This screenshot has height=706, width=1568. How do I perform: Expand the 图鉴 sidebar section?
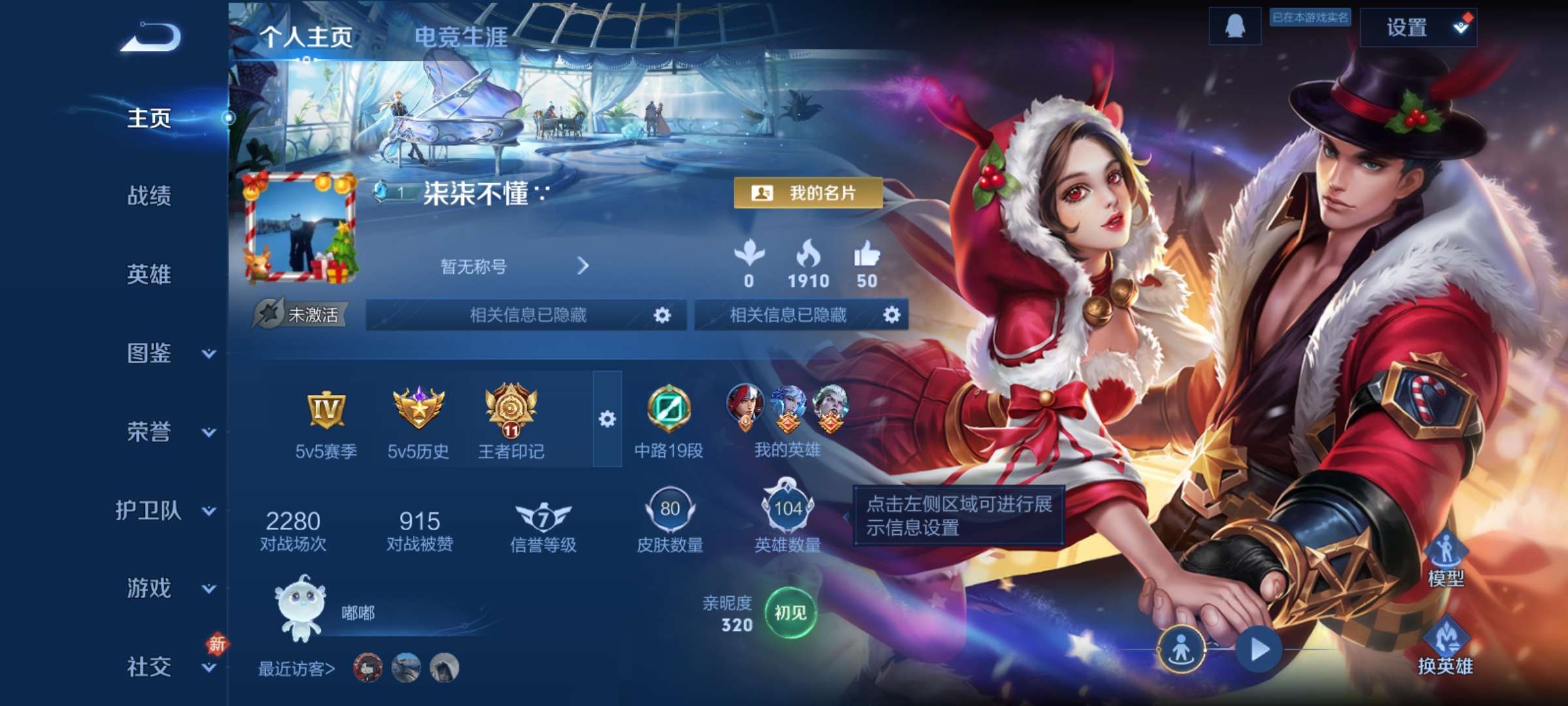(152, 354)
